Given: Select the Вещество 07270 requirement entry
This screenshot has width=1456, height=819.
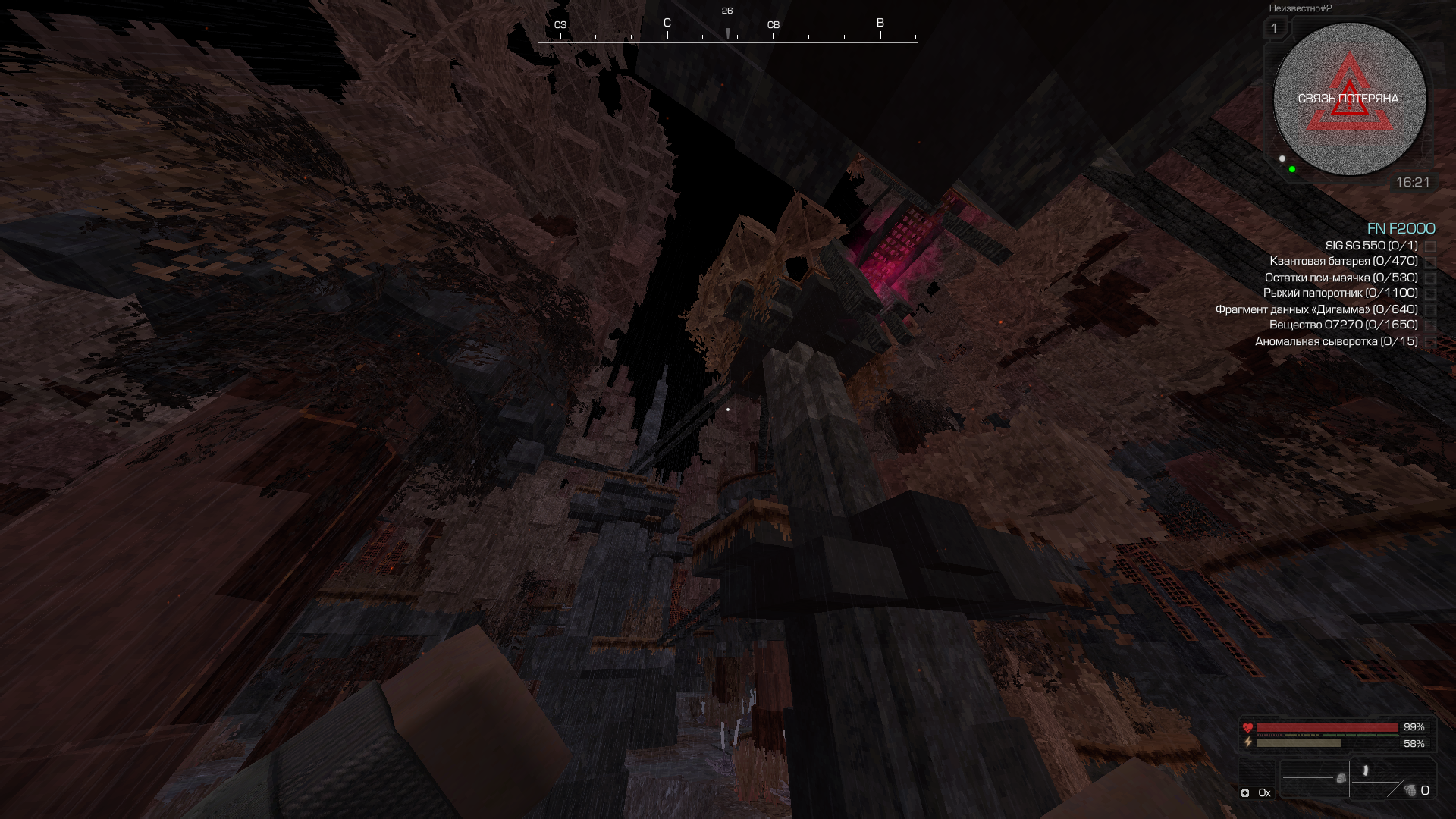Looking at the screenshot, I should [1343, 325].
